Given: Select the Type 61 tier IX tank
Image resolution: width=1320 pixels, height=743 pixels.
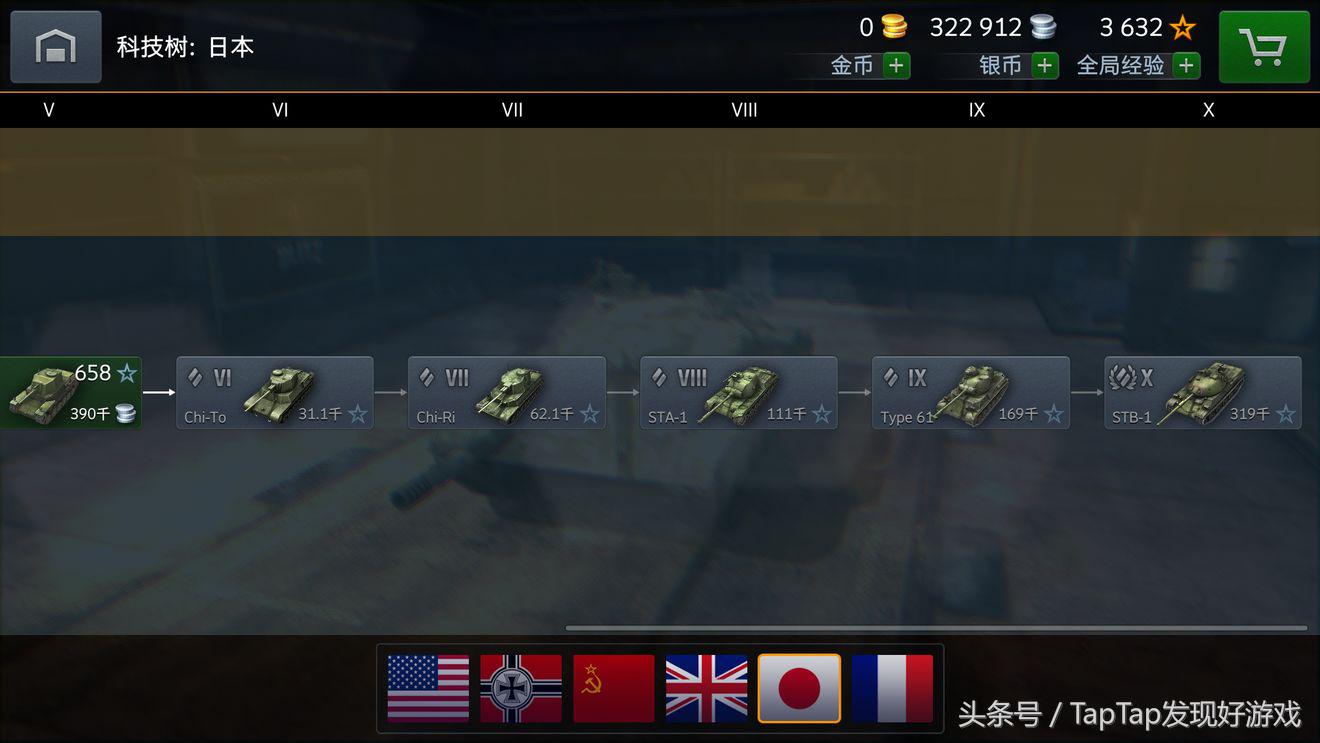Looking at the screenshot, I should 971,393.
